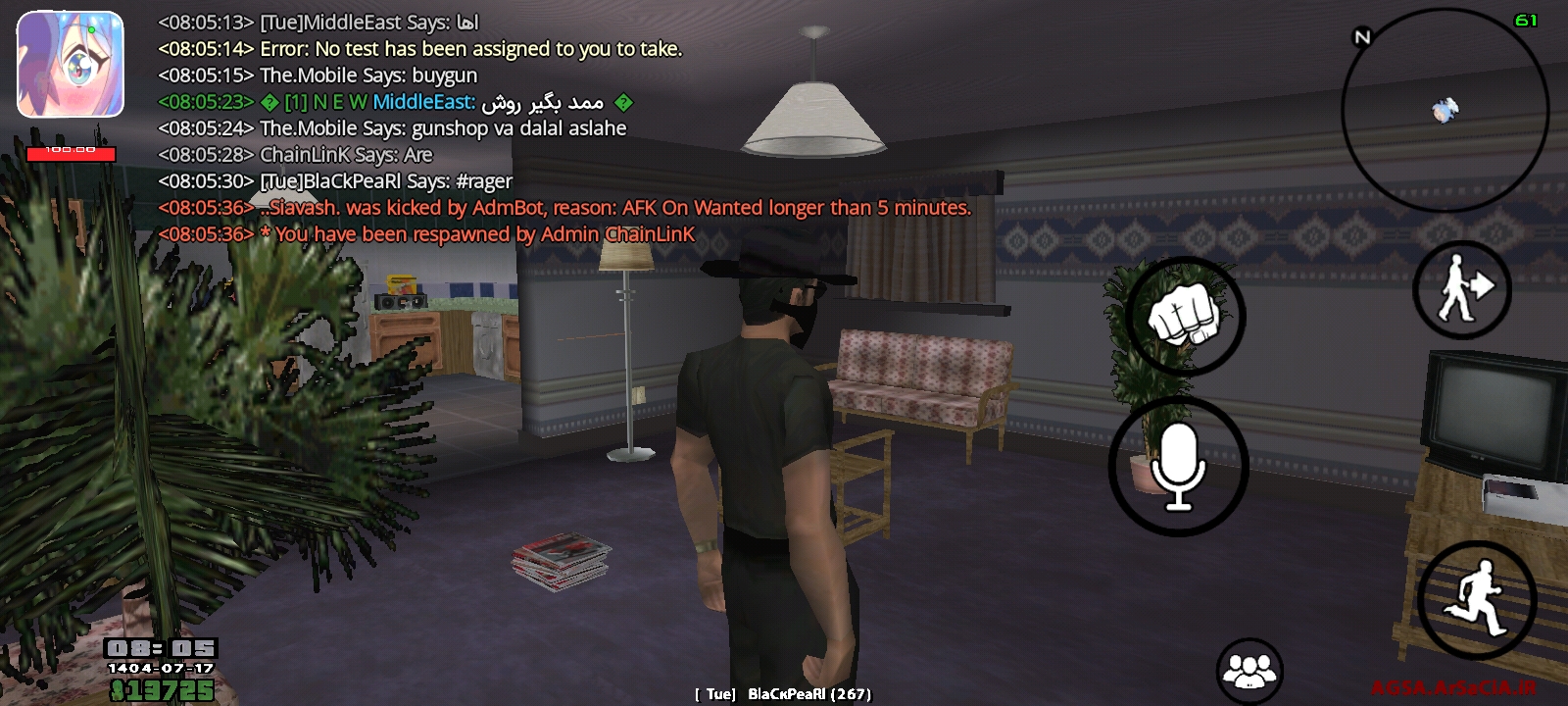Tap the fist punch attack button

pyautogui.click(x=1185, y=317)
